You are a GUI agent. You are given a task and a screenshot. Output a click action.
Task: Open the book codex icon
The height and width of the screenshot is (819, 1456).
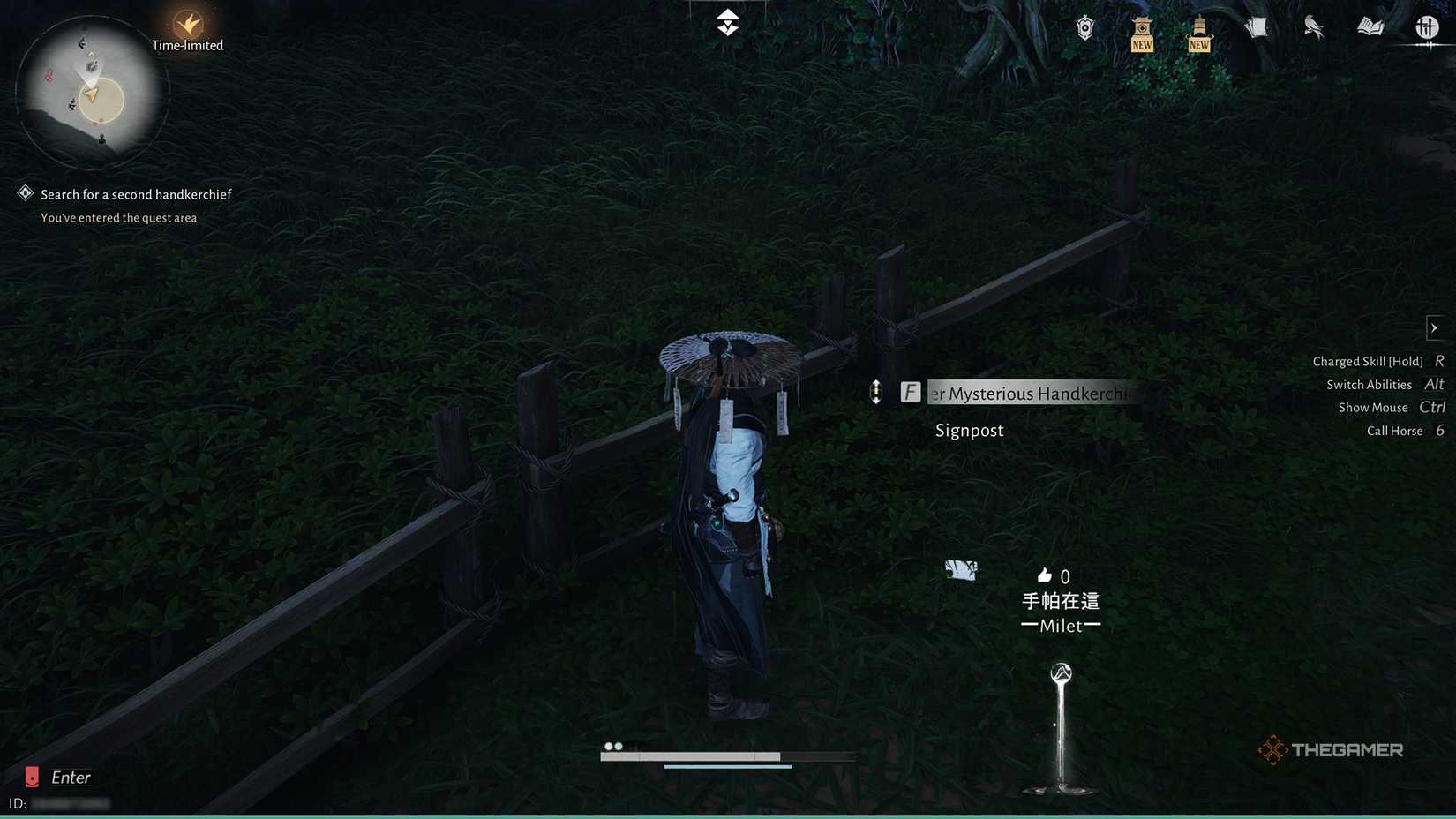[x=1370, y=26]
